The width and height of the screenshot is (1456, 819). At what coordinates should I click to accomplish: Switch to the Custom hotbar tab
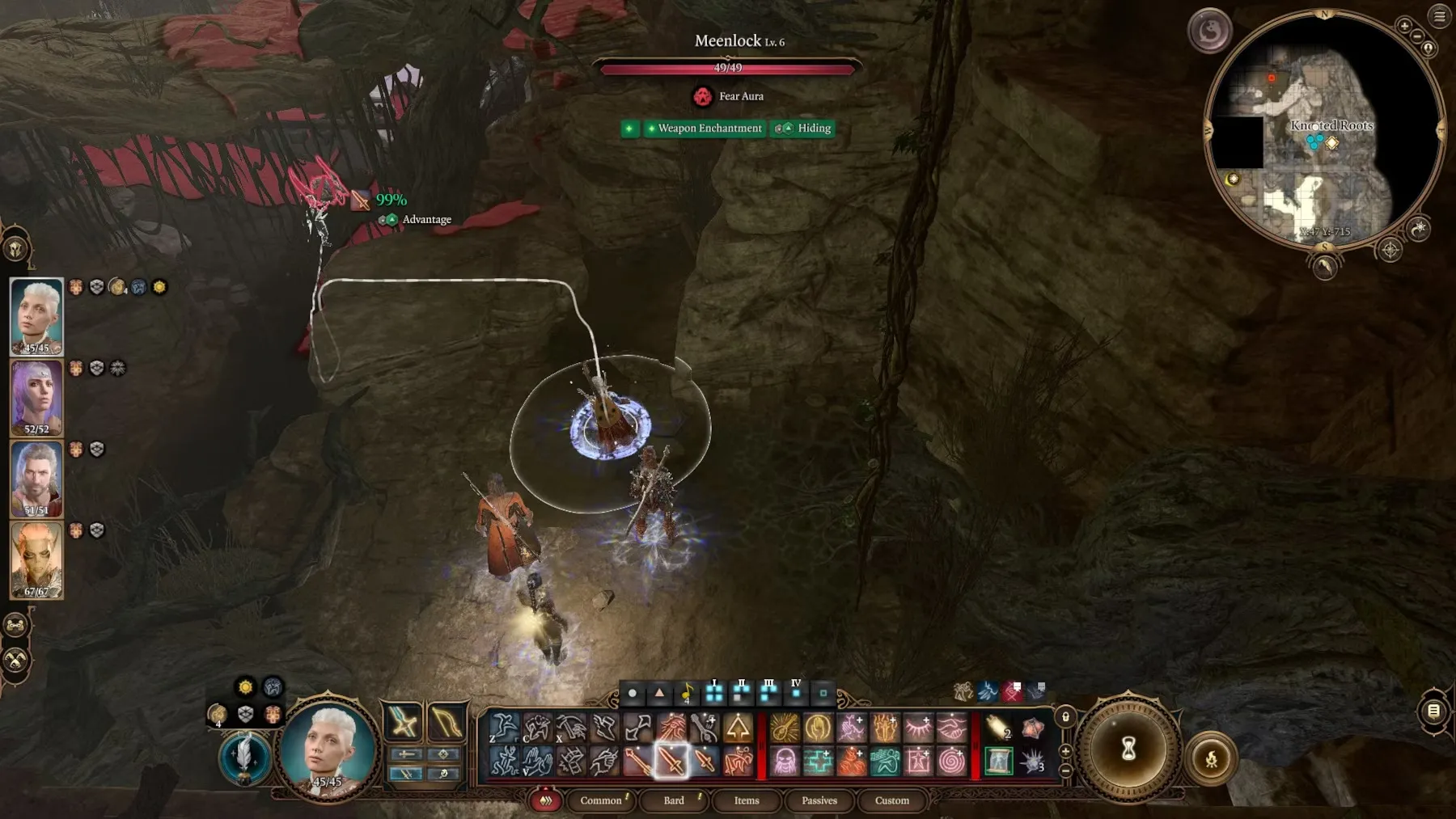892,800
